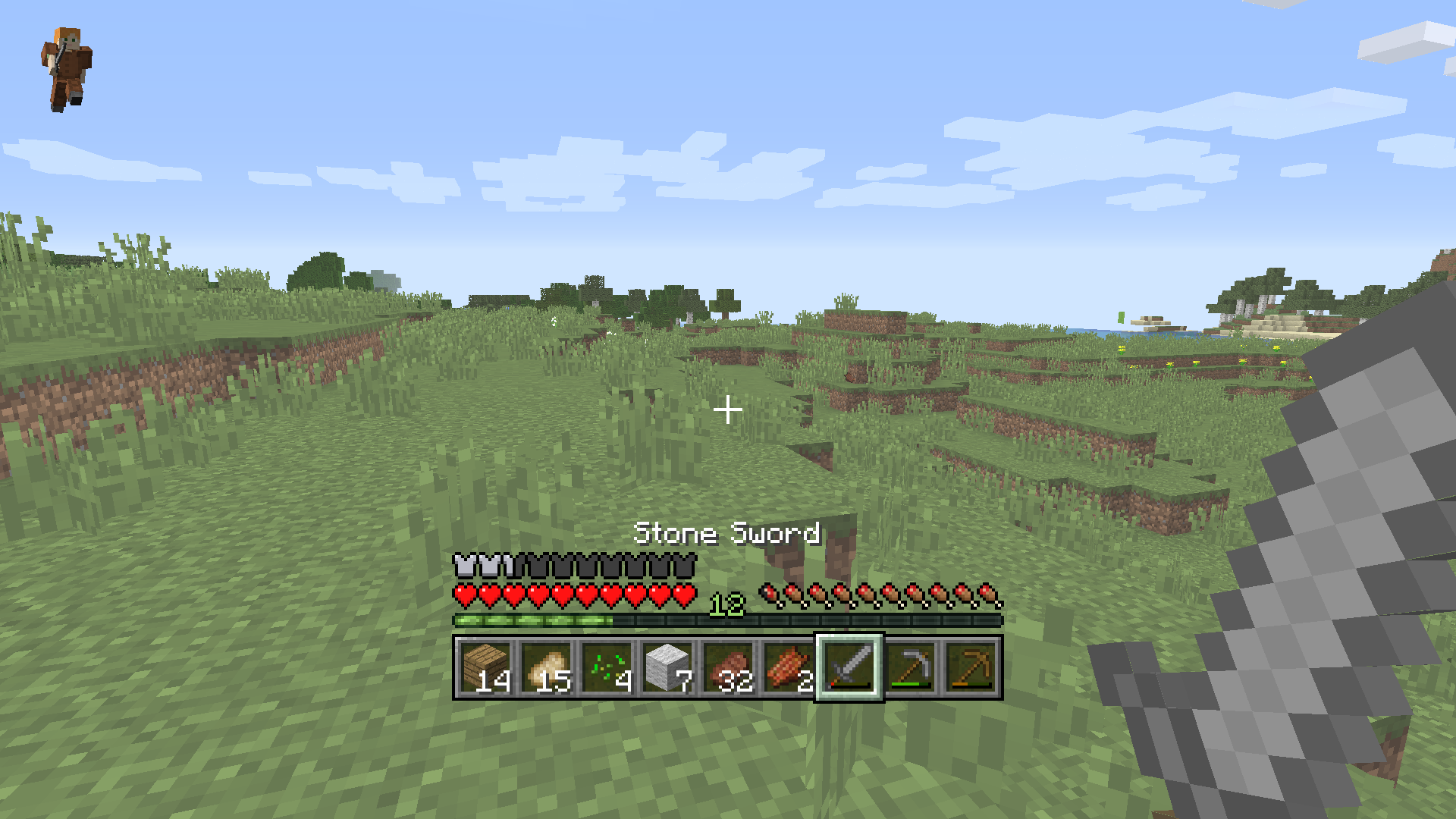Select the raw chicken in the hotbar
The image size is (1456, 819).
point(548,670)
